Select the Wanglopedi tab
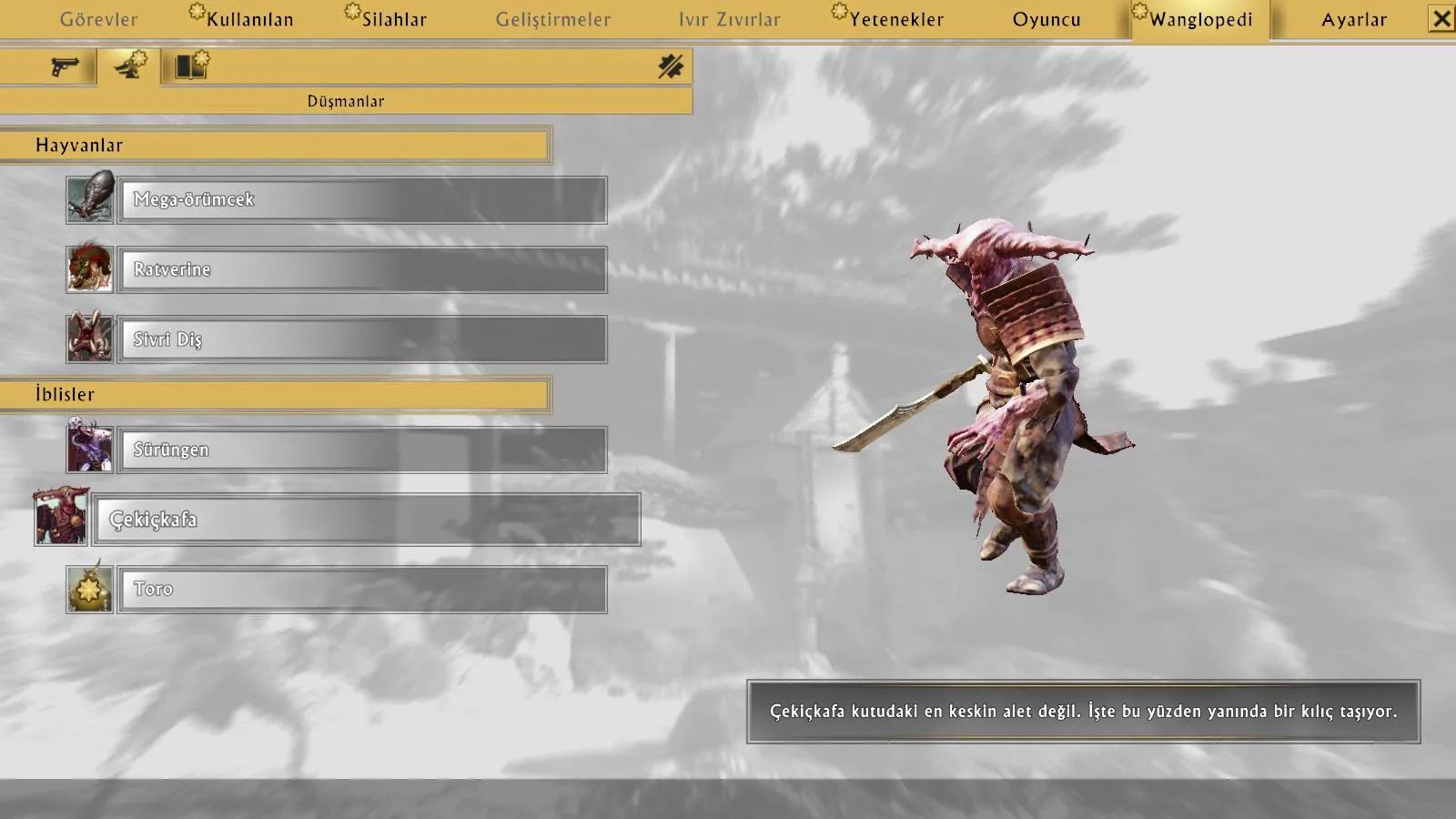Screen dimensions: 1456x819 (x=1200, y=19)
